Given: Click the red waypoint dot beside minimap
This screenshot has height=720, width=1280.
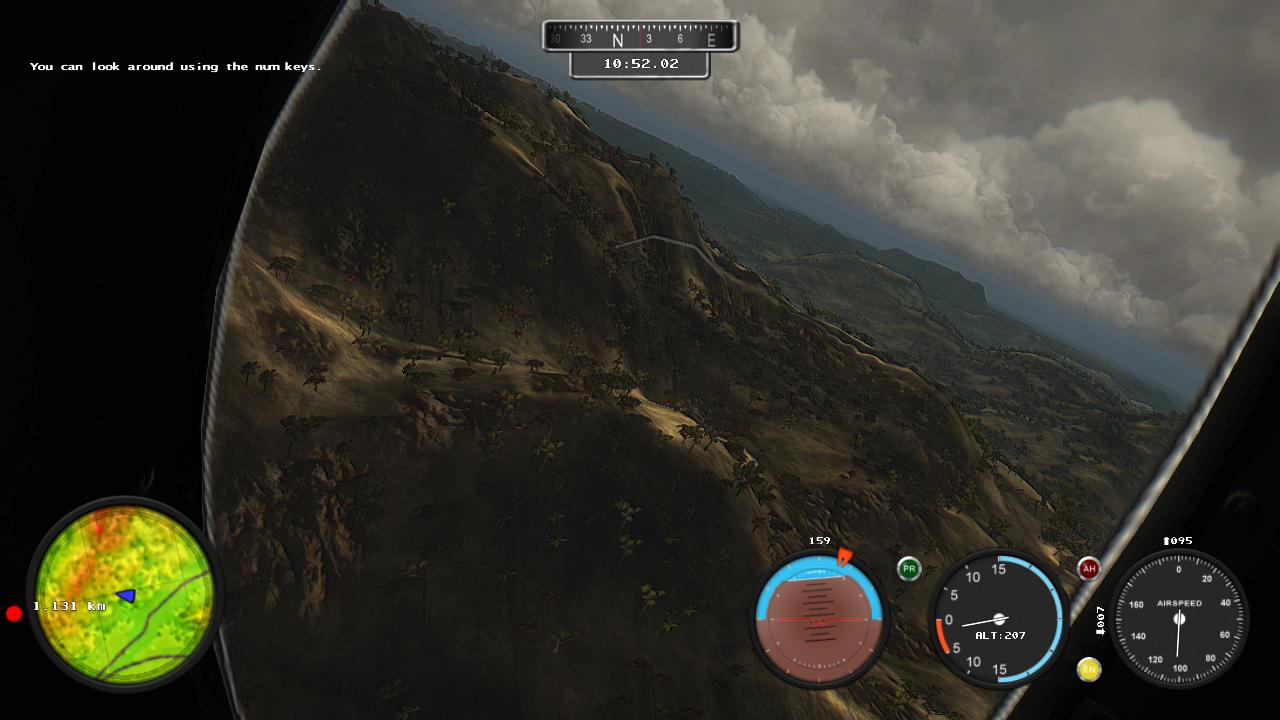Looking at the screenshot, I should (x=14, y=613).
